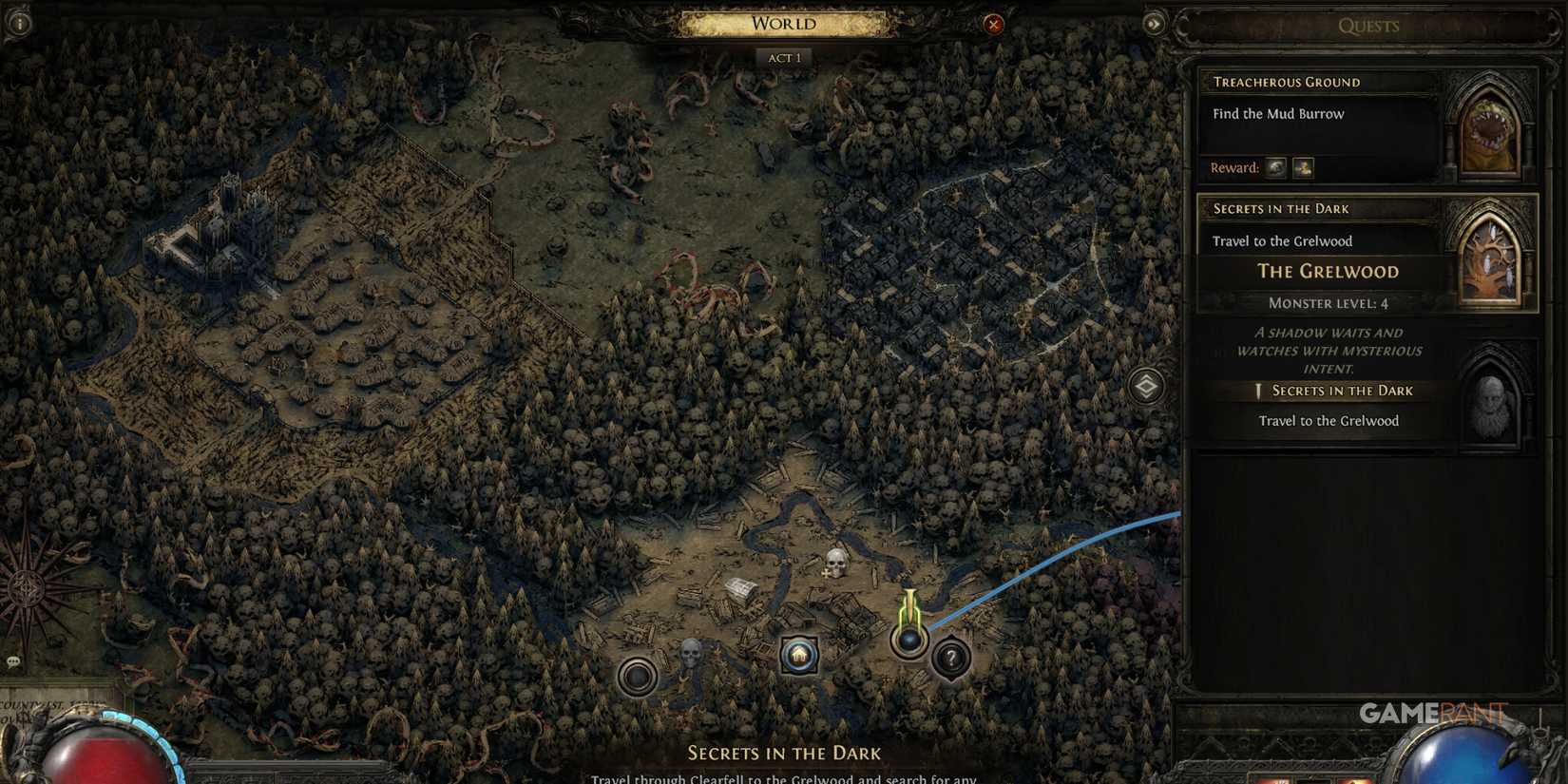The width and height of the screenshot is (1568, 784).
Task: Toggle the map overlay diamond icon on the right edge
Action: (x=1146, y=388)
